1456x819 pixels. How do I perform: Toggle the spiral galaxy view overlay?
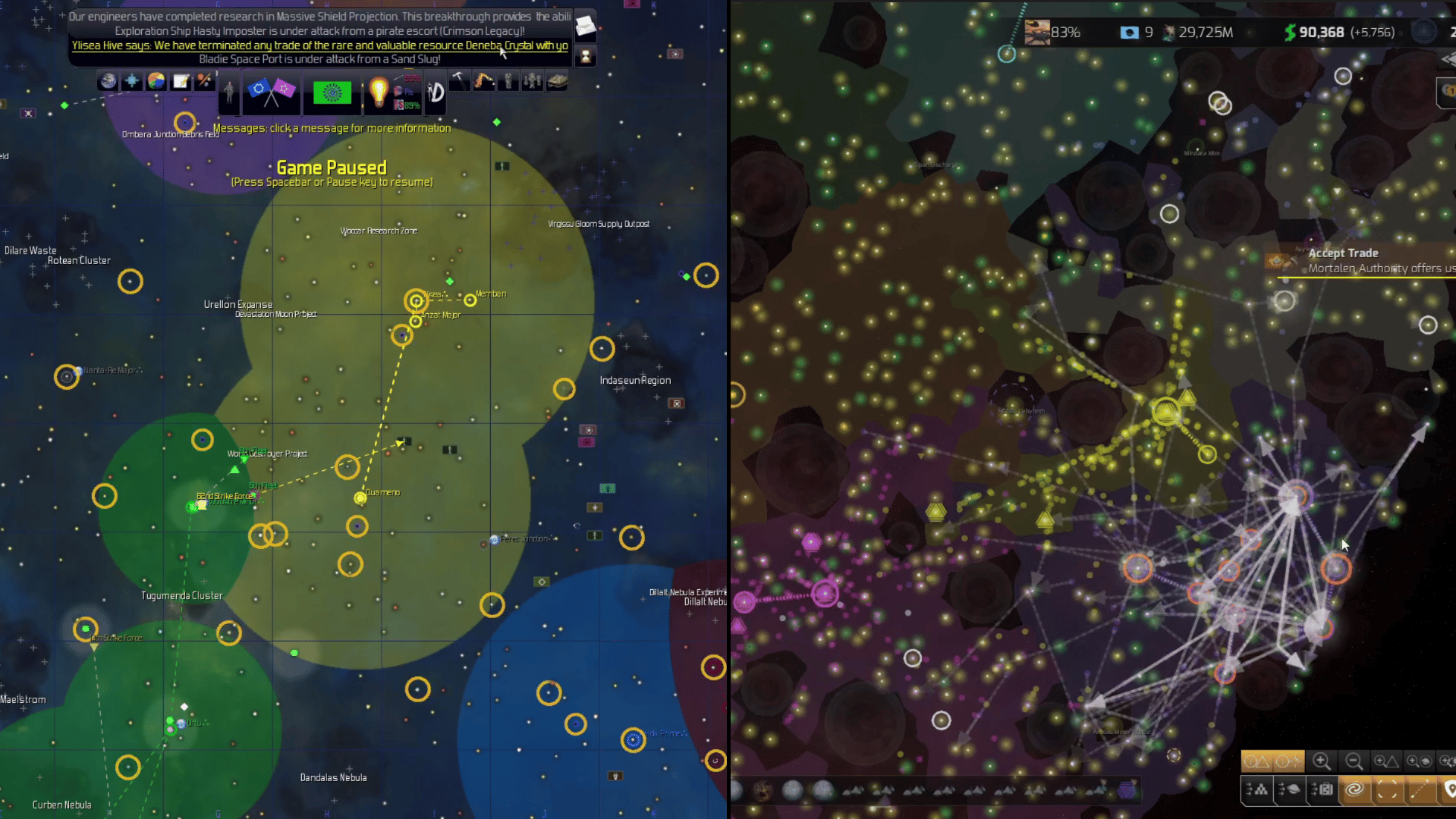[x=1356, y=790]
